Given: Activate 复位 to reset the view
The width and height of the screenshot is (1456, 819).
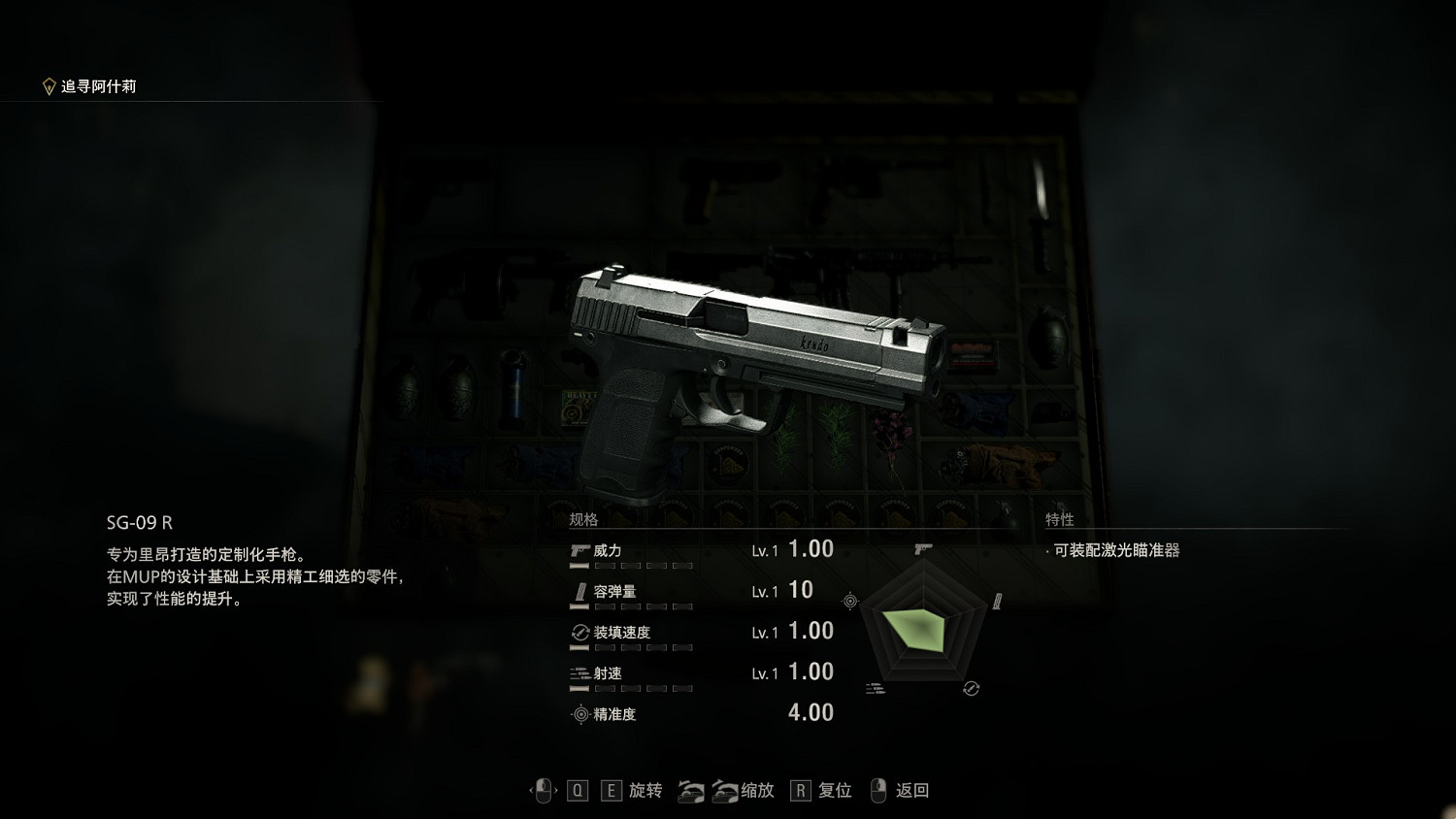Looking at the screenshot, I should pyautogui.click(x=833, y=792).
